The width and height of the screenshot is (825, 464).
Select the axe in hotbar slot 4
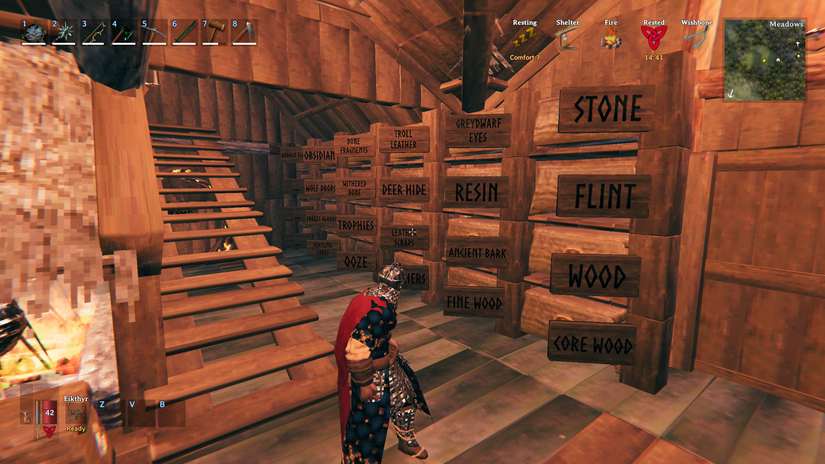[124, 33]
